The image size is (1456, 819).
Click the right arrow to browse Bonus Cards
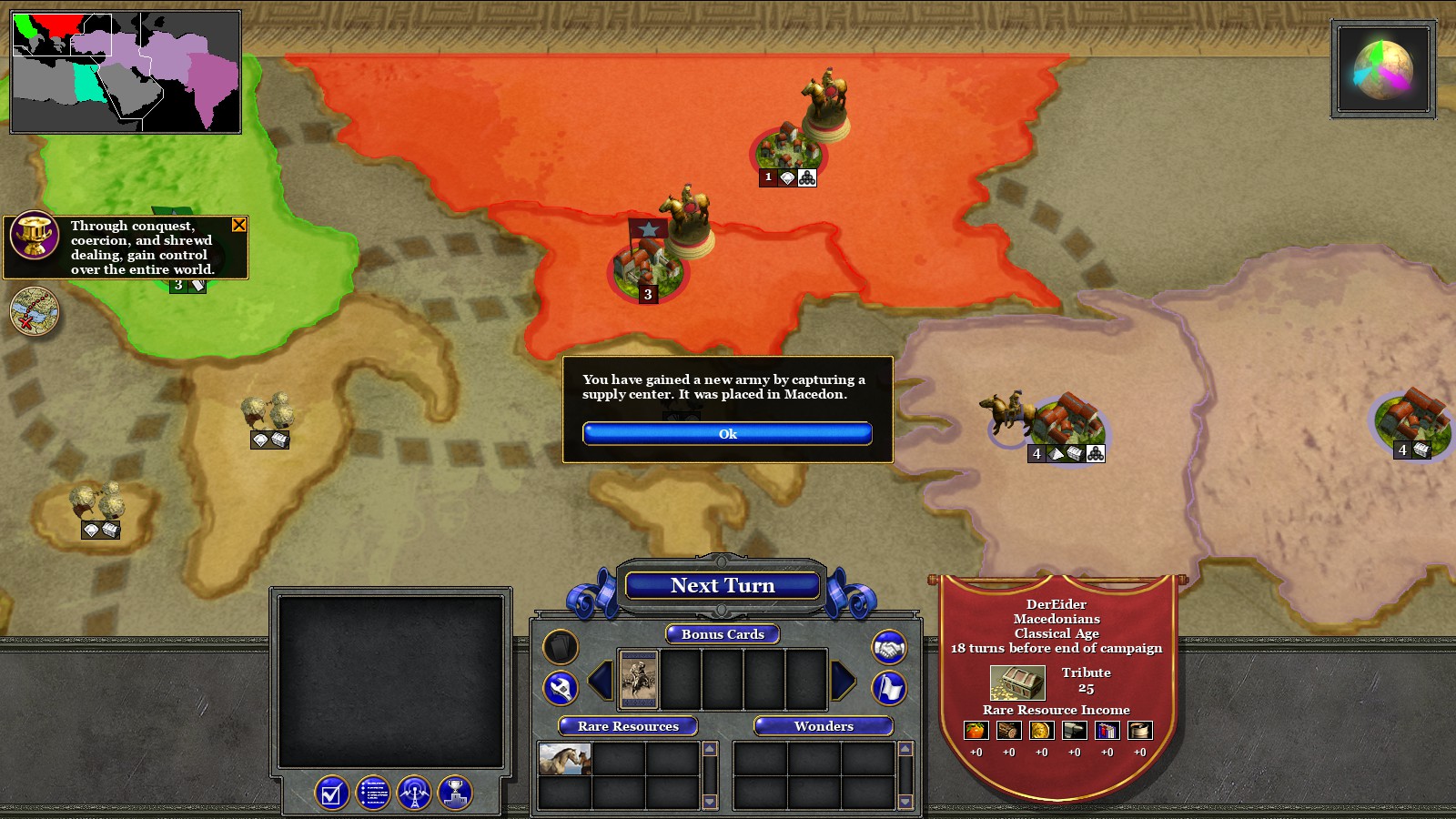843,680
